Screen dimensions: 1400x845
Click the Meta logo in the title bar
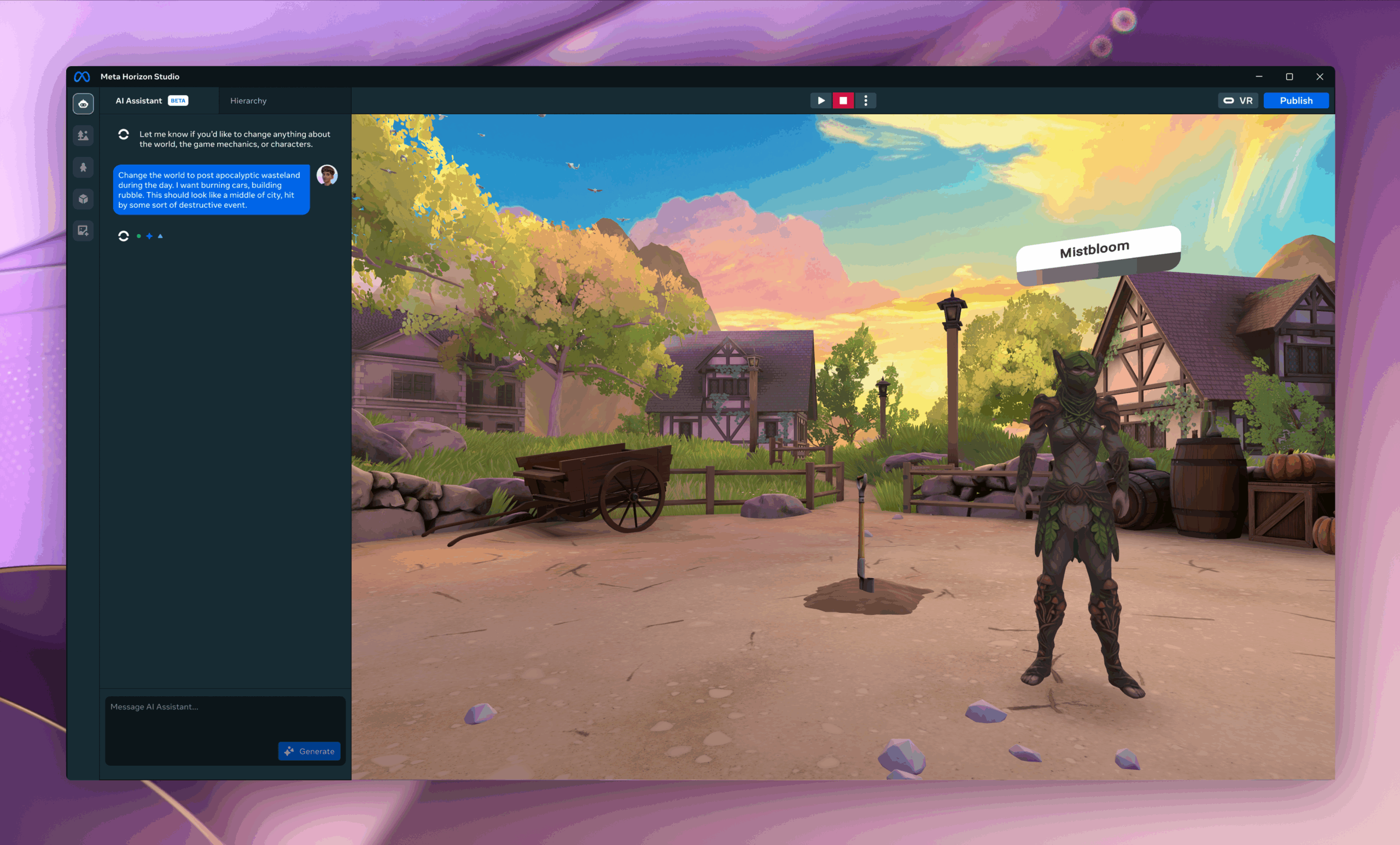83,76
